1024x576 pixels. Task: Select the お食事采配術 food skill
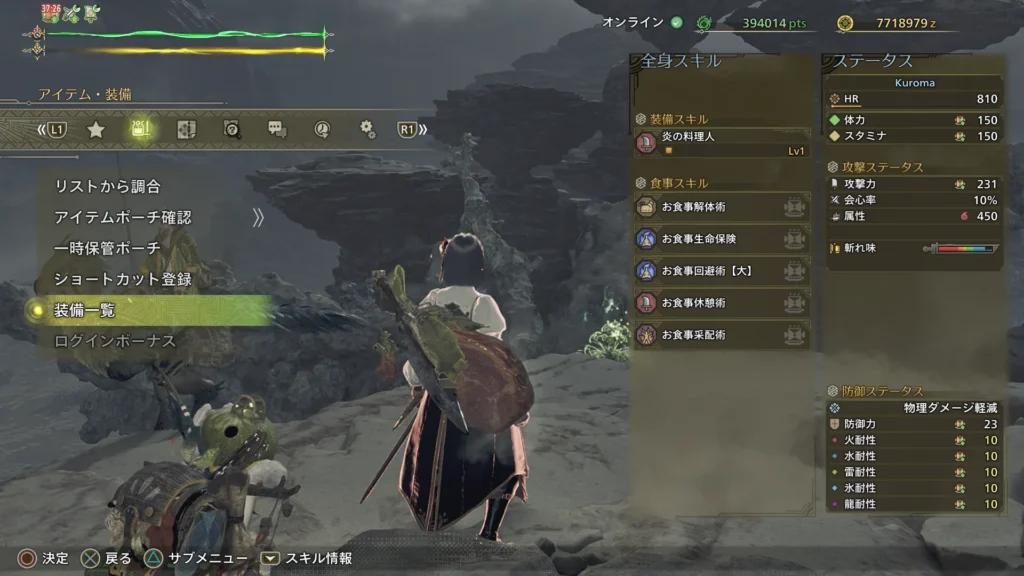click(722, 335)
